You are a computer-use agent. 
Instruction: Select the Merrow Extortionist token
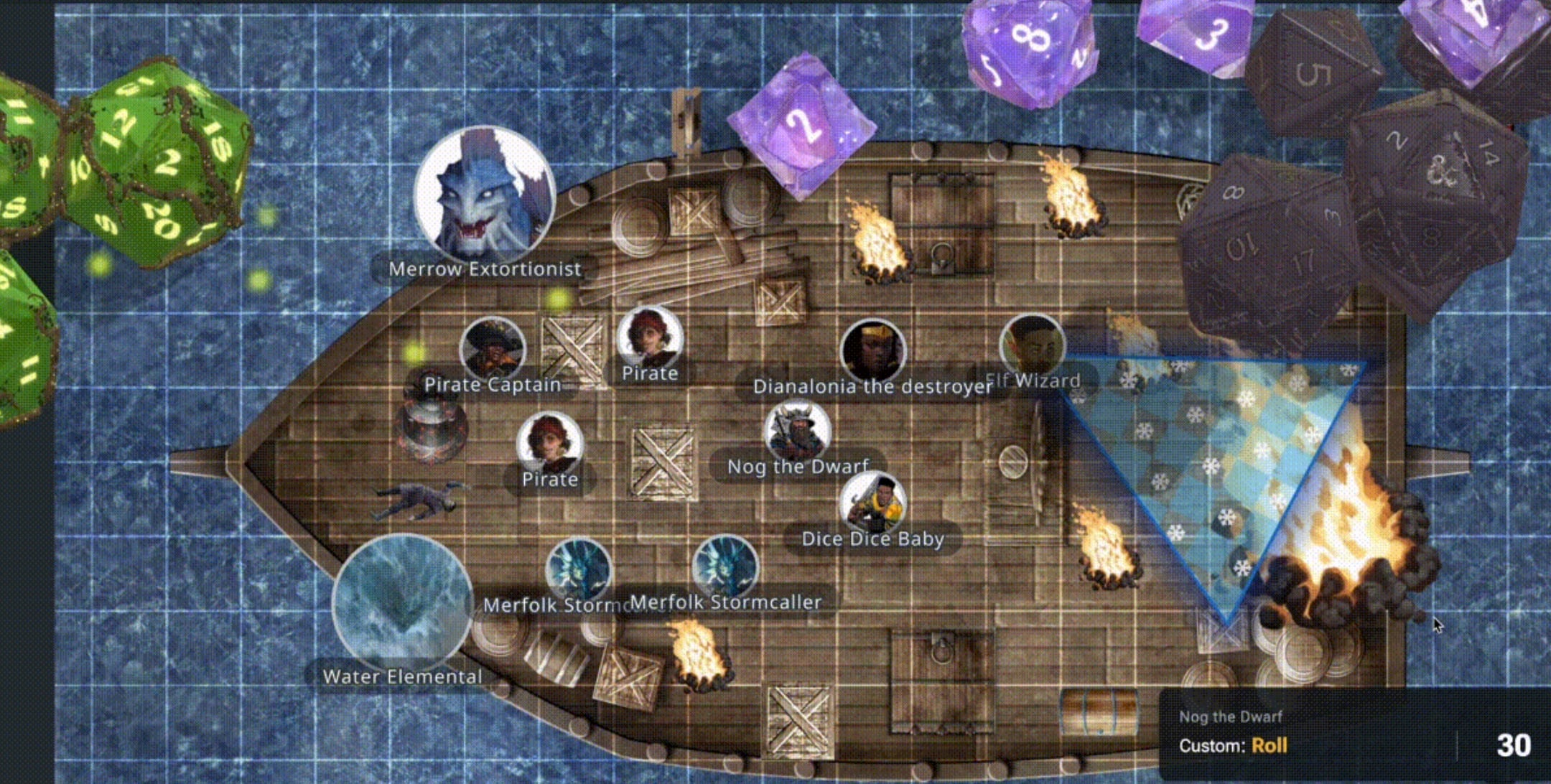click(x=485, y=196)
